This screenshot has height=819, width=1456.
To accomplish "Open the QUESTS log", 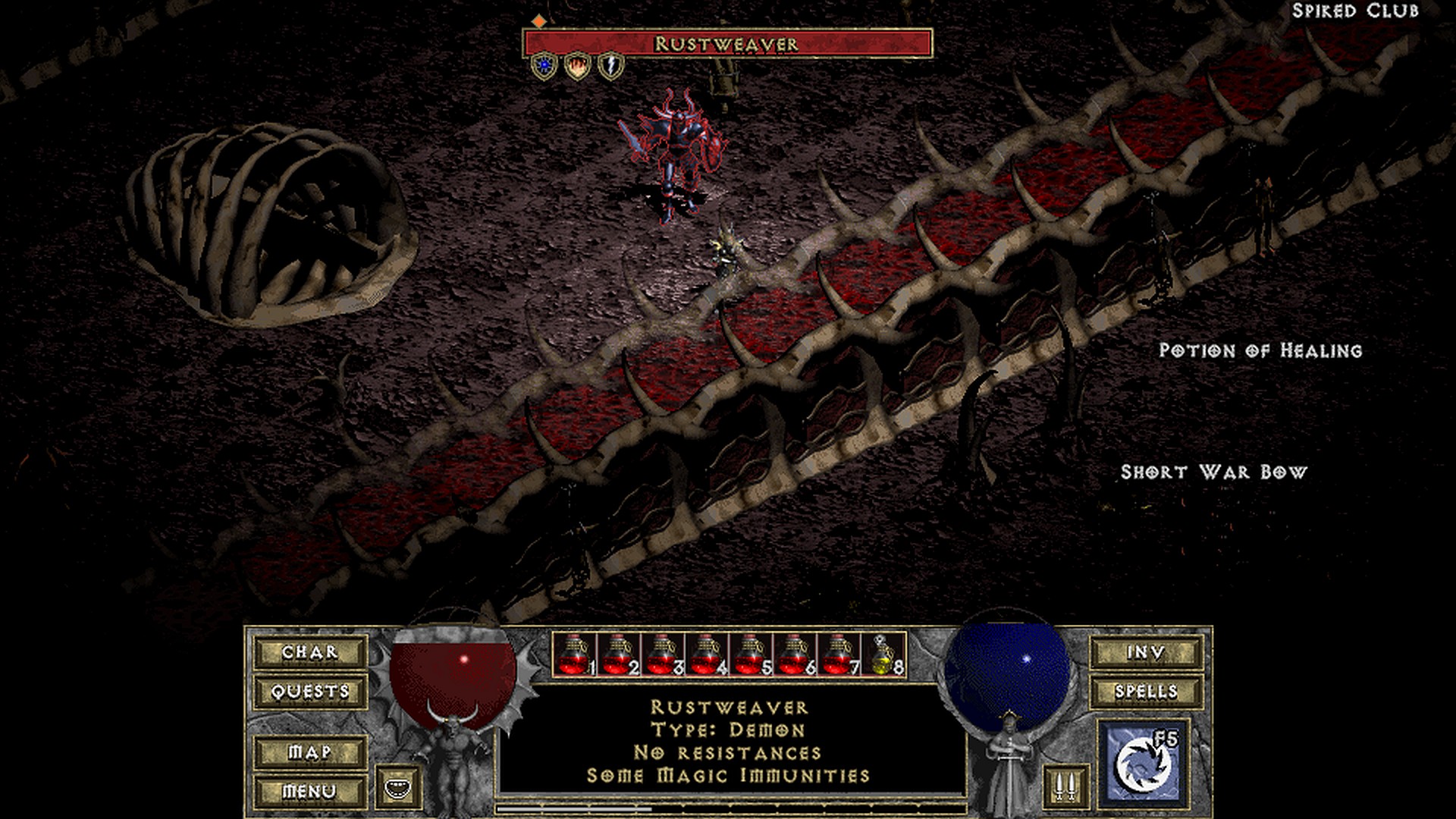I will [x=310, y=692].
